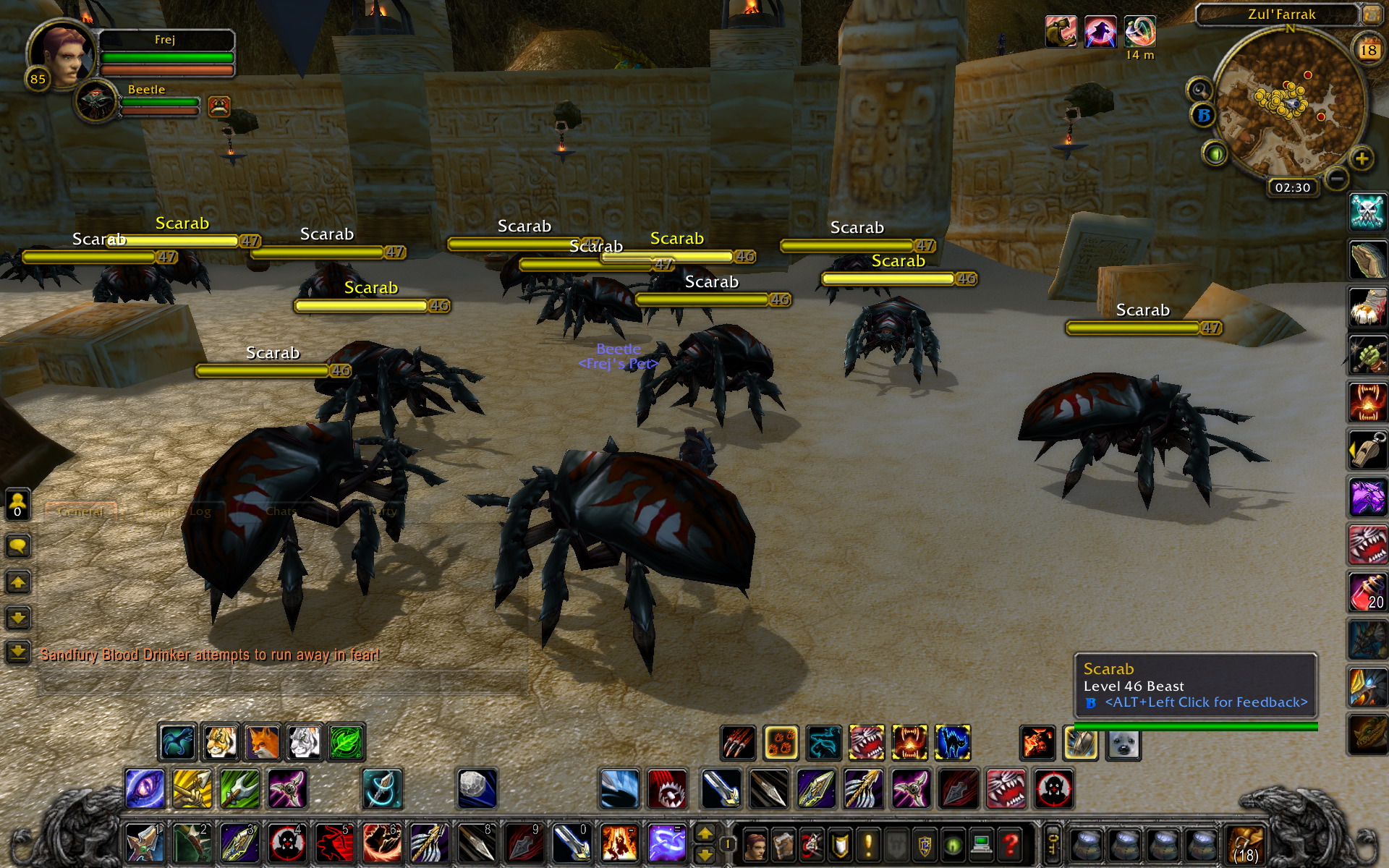Open the calendar showing day 18
This screenshot has height=868, width=1389.
(1367, 49)
